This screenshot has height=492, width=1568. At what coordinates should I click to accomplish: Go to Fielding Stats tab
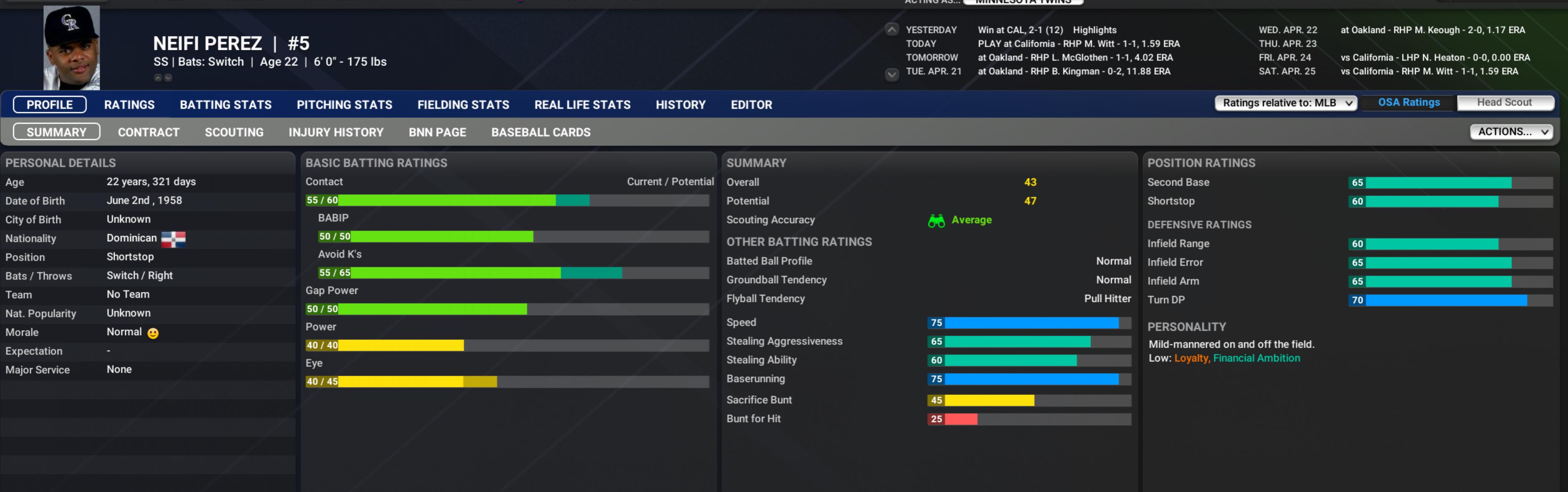tap(463, 105)
